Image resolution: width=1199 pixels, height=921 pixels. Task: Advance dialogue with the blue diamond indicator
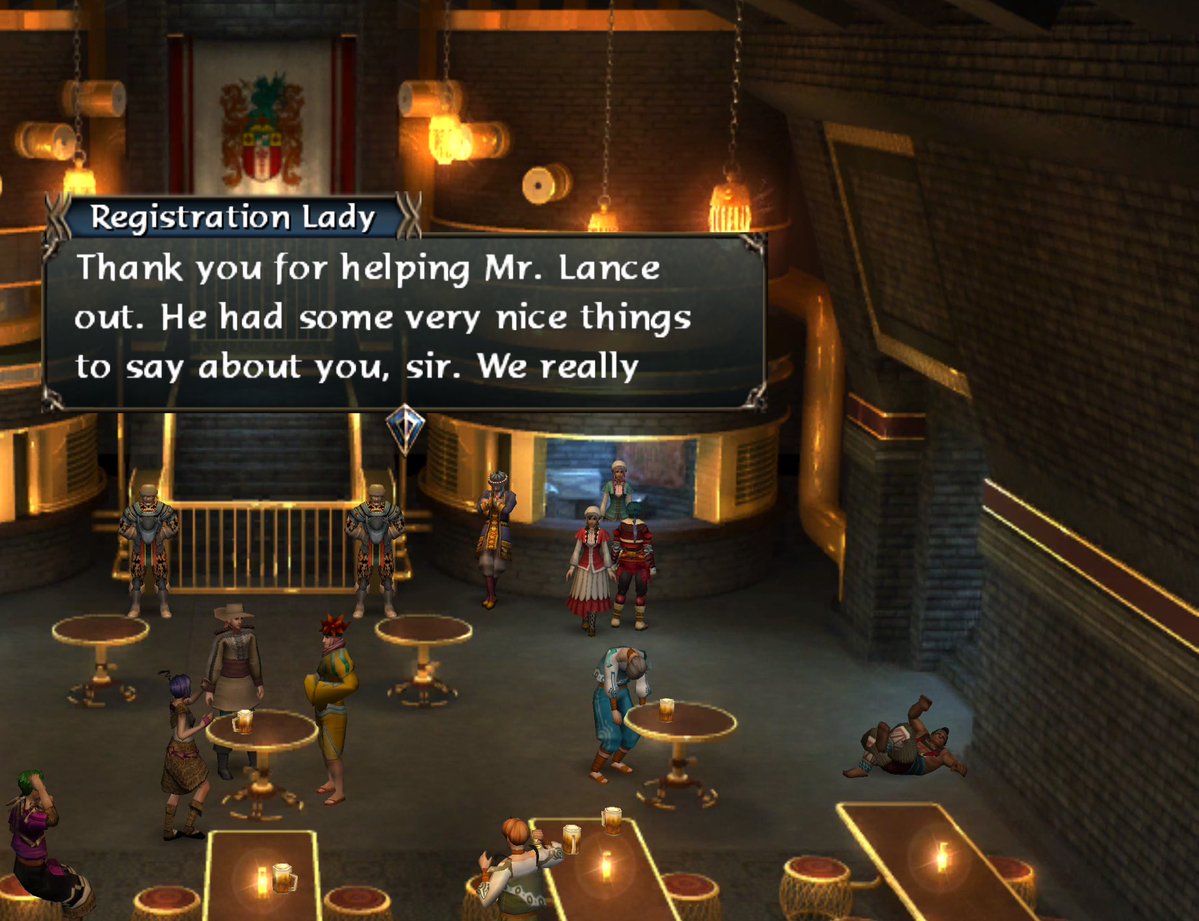click(405, 429)
